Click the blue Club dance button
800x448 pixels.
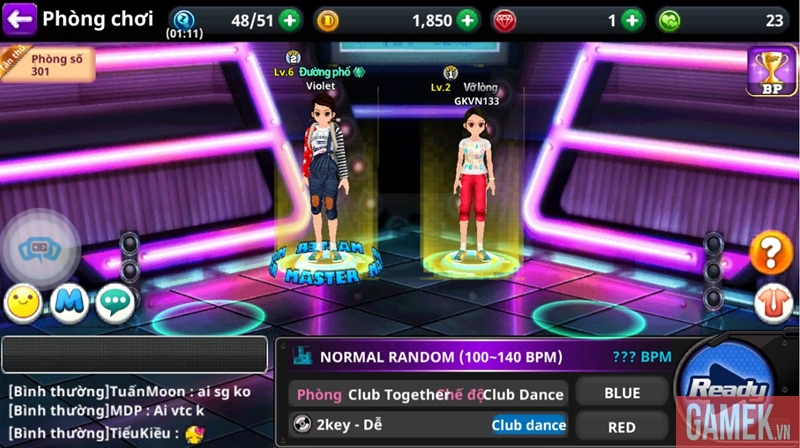[528, 425]
